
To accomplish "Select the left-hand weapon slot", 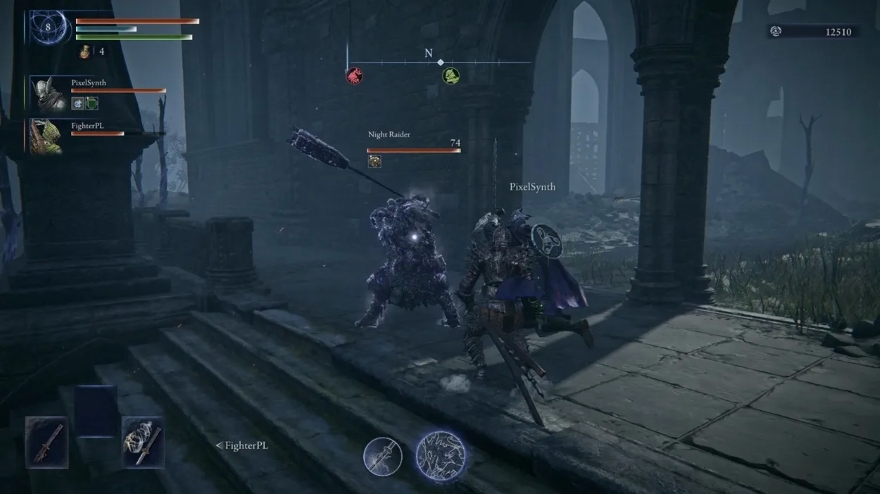I will coord(46,441).
